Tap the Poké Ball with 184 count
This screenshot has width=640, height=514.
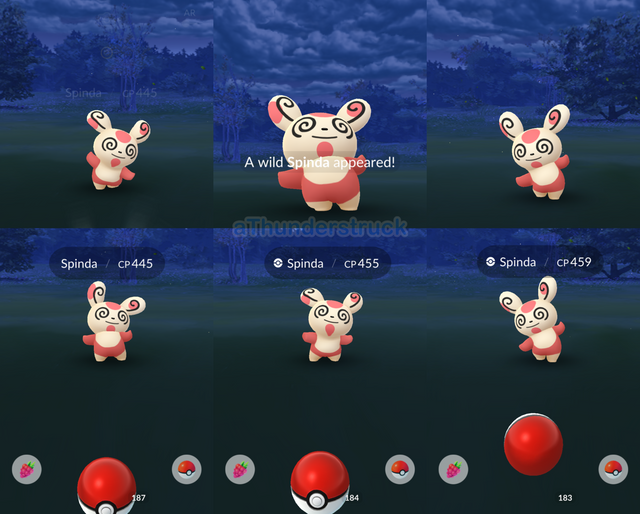coord(319,483)
